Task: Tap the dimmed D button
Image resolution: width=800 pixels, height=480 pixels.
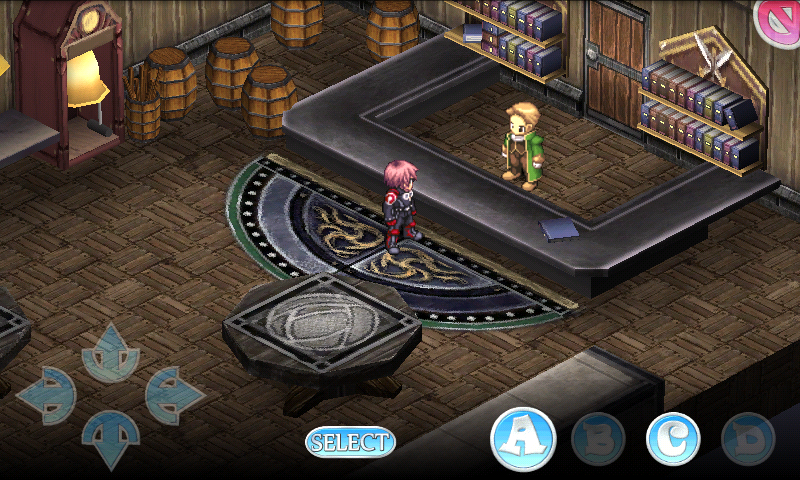Action: 748,439
